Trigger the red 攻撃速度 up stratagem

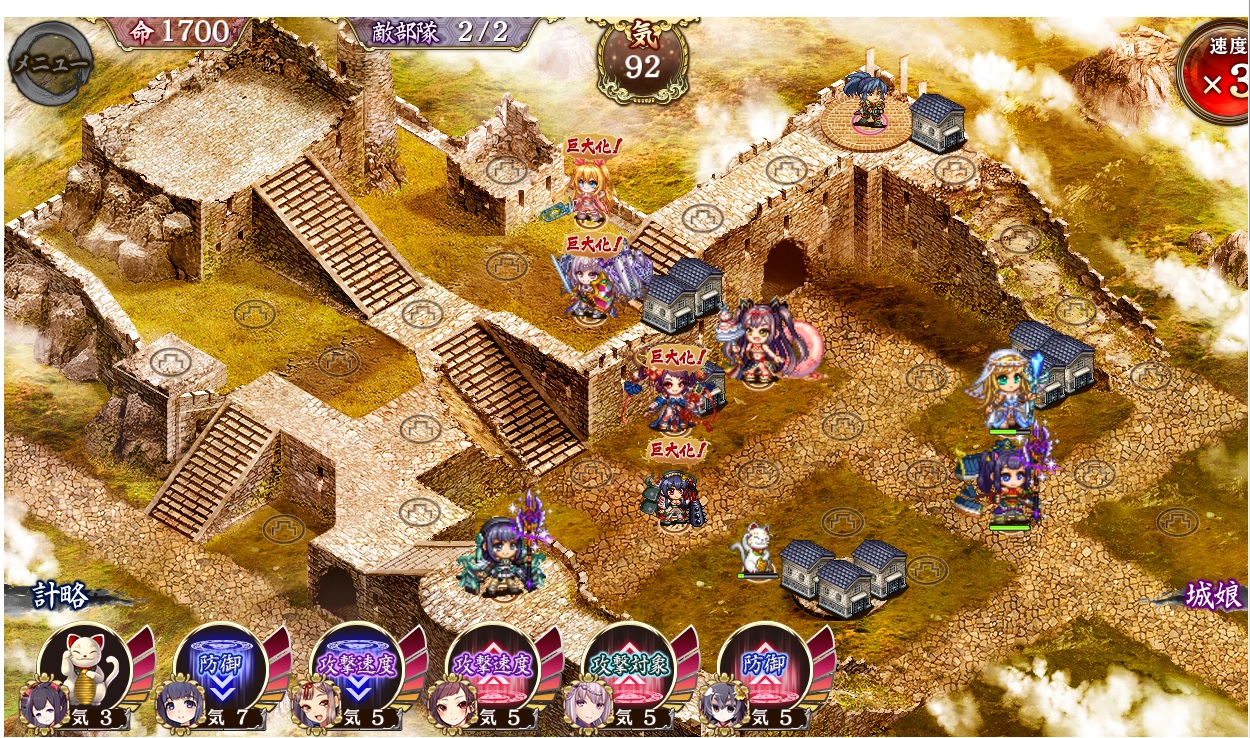pyautogui.click(x=493, y=667)
